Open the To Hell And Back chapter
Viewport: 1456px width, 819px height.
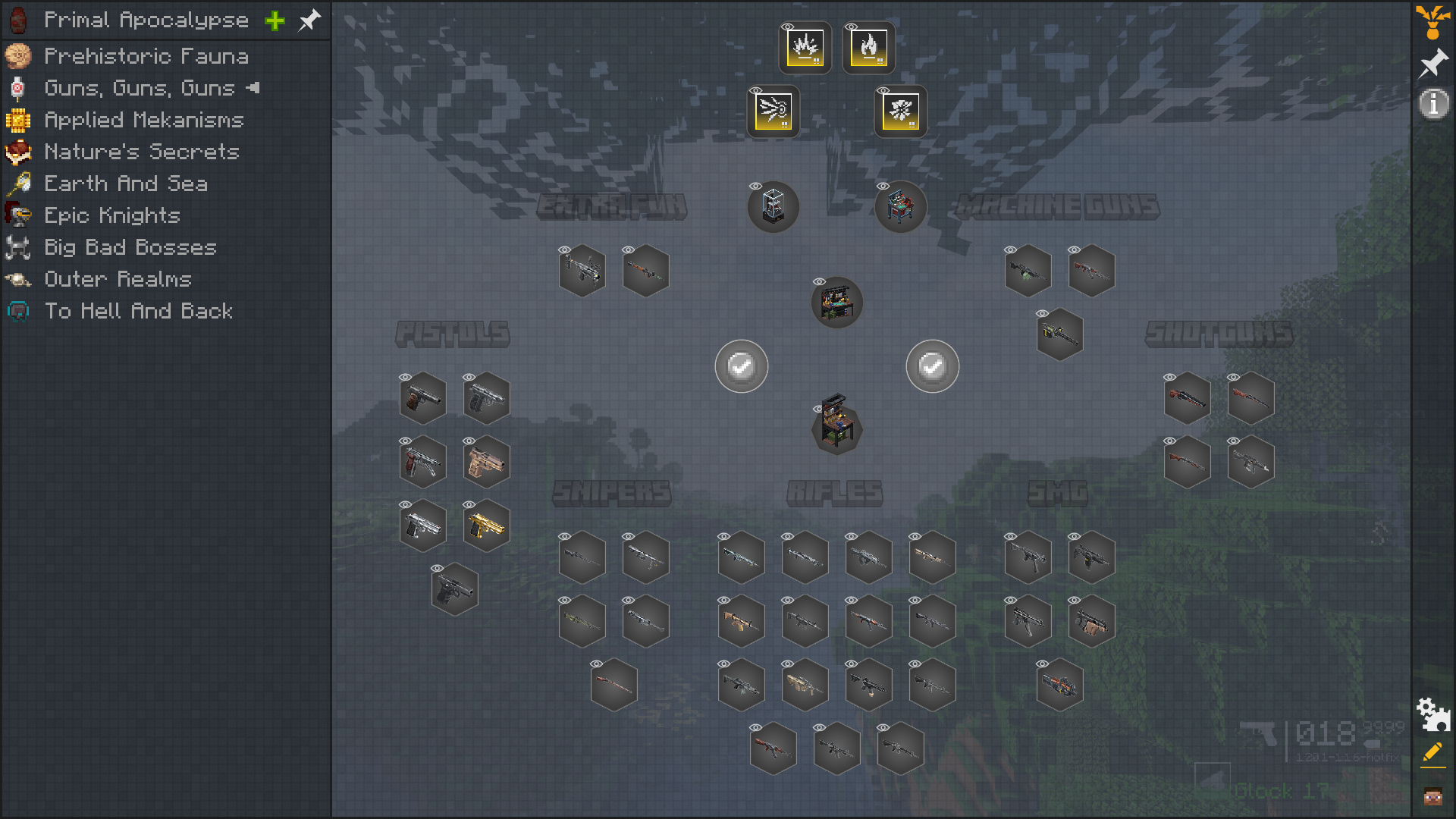coord(139,311)
